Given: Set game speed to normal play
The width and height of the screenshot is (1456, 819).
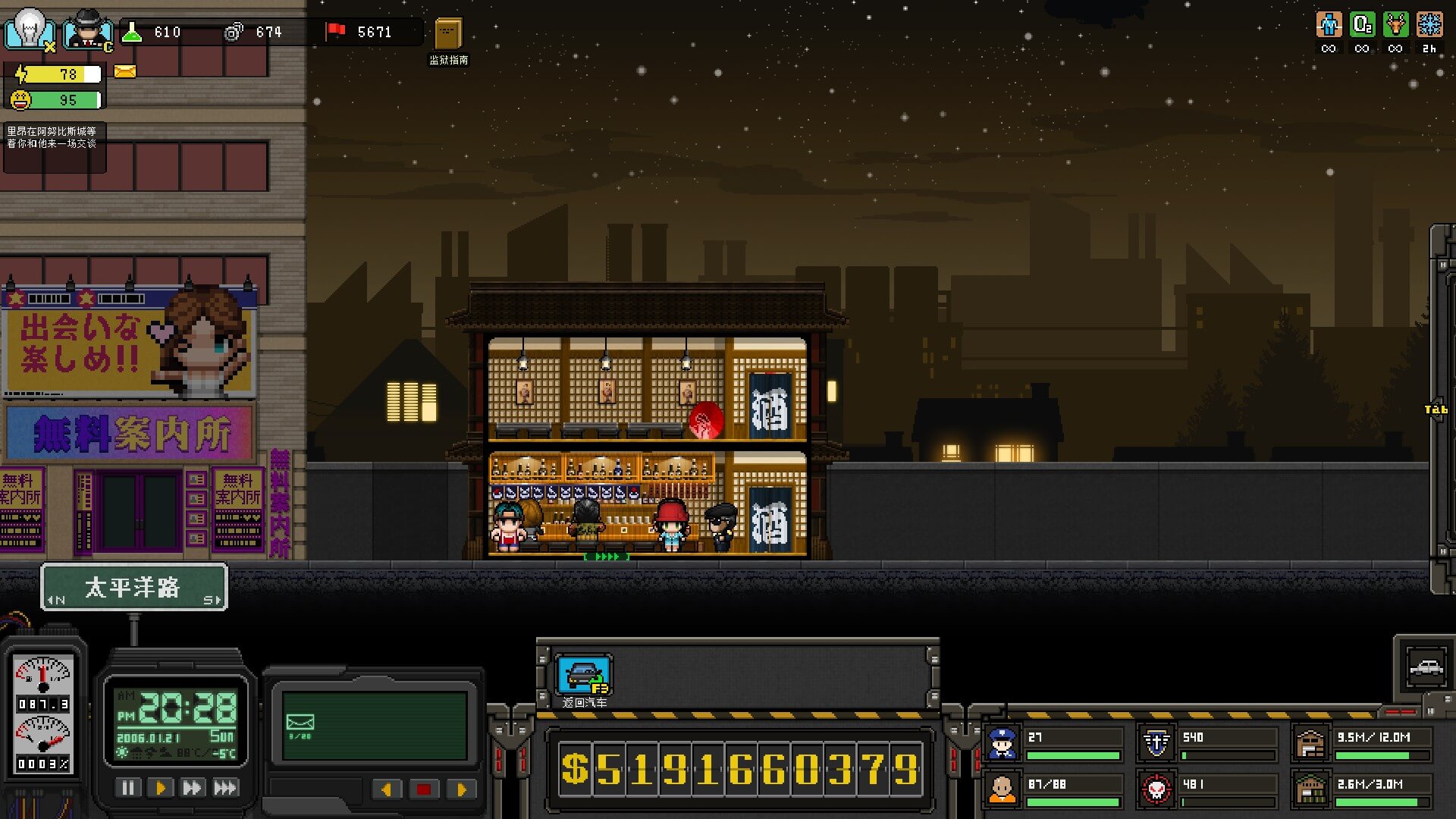Looking at the screenshot, I should [160, 788].
